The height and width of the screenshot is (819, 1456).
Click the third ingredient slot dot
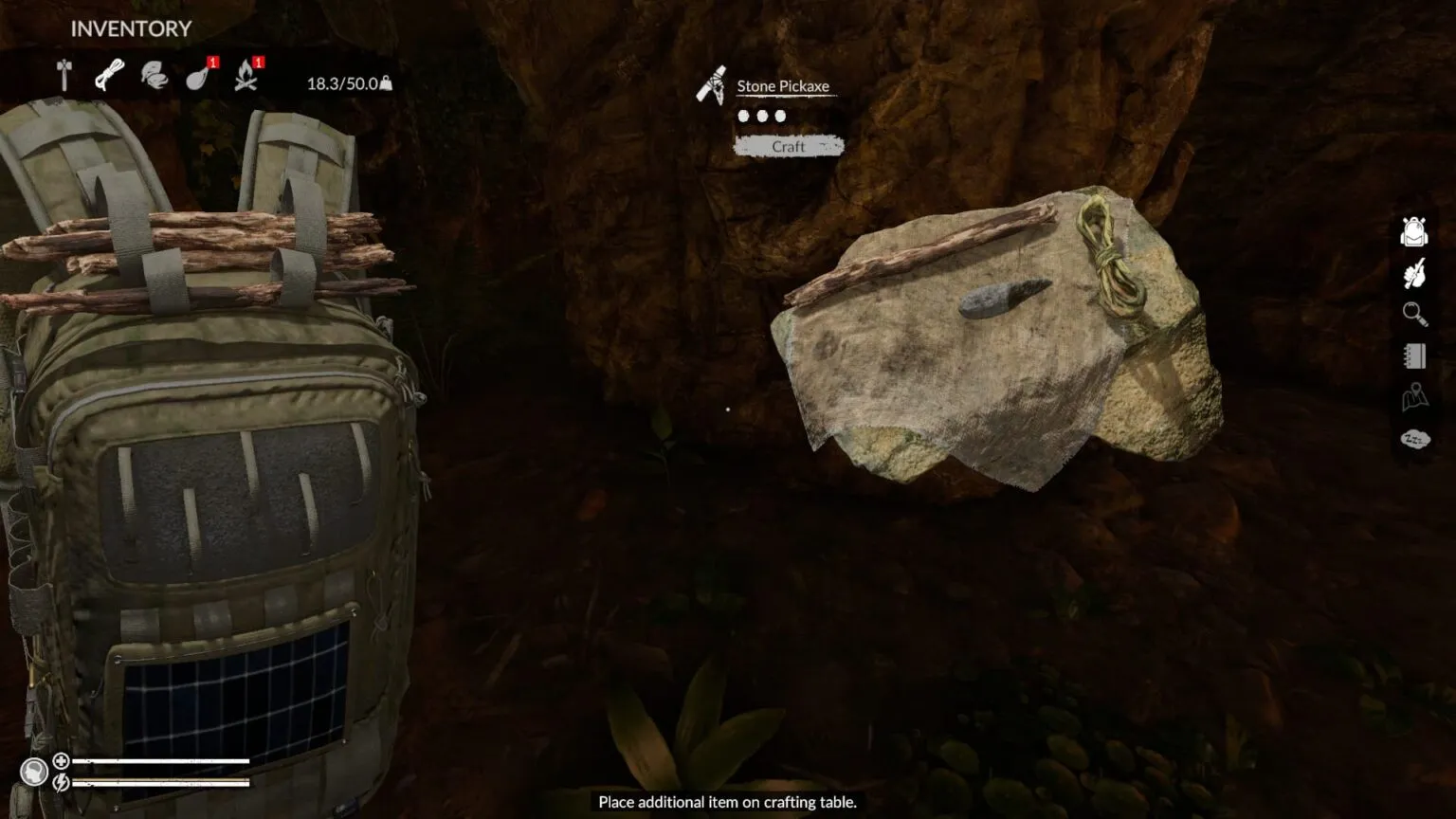click(778, 115)
